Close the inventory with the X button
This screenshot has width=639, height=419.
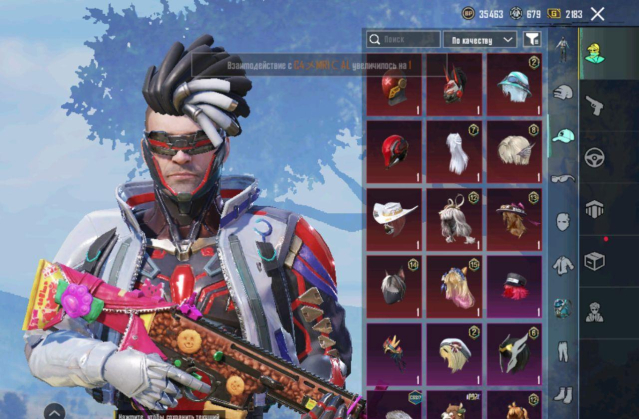tap(598, 13)
